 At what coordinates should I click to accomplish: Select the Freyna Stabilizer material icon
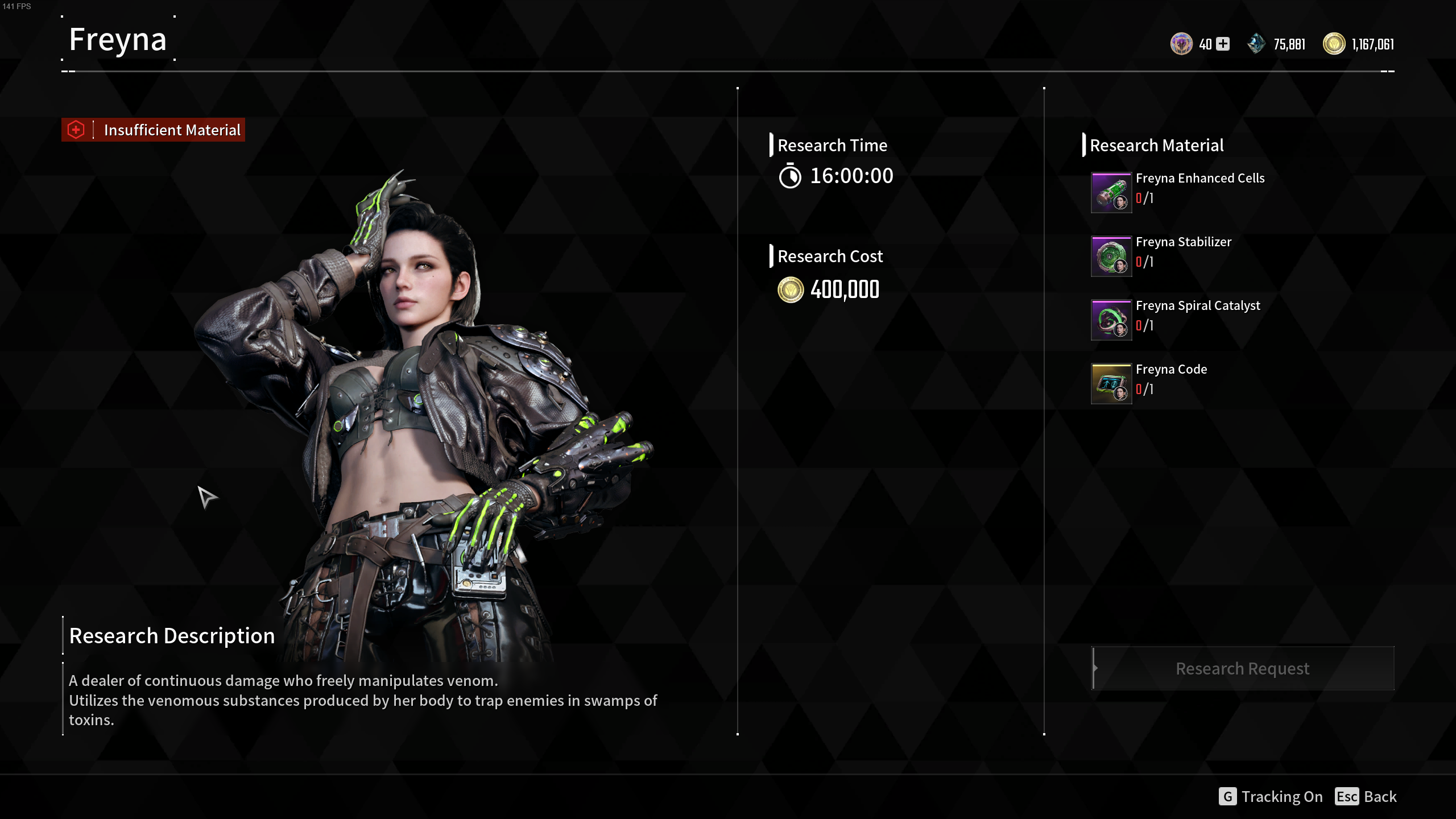click(x=1111, y=257)
